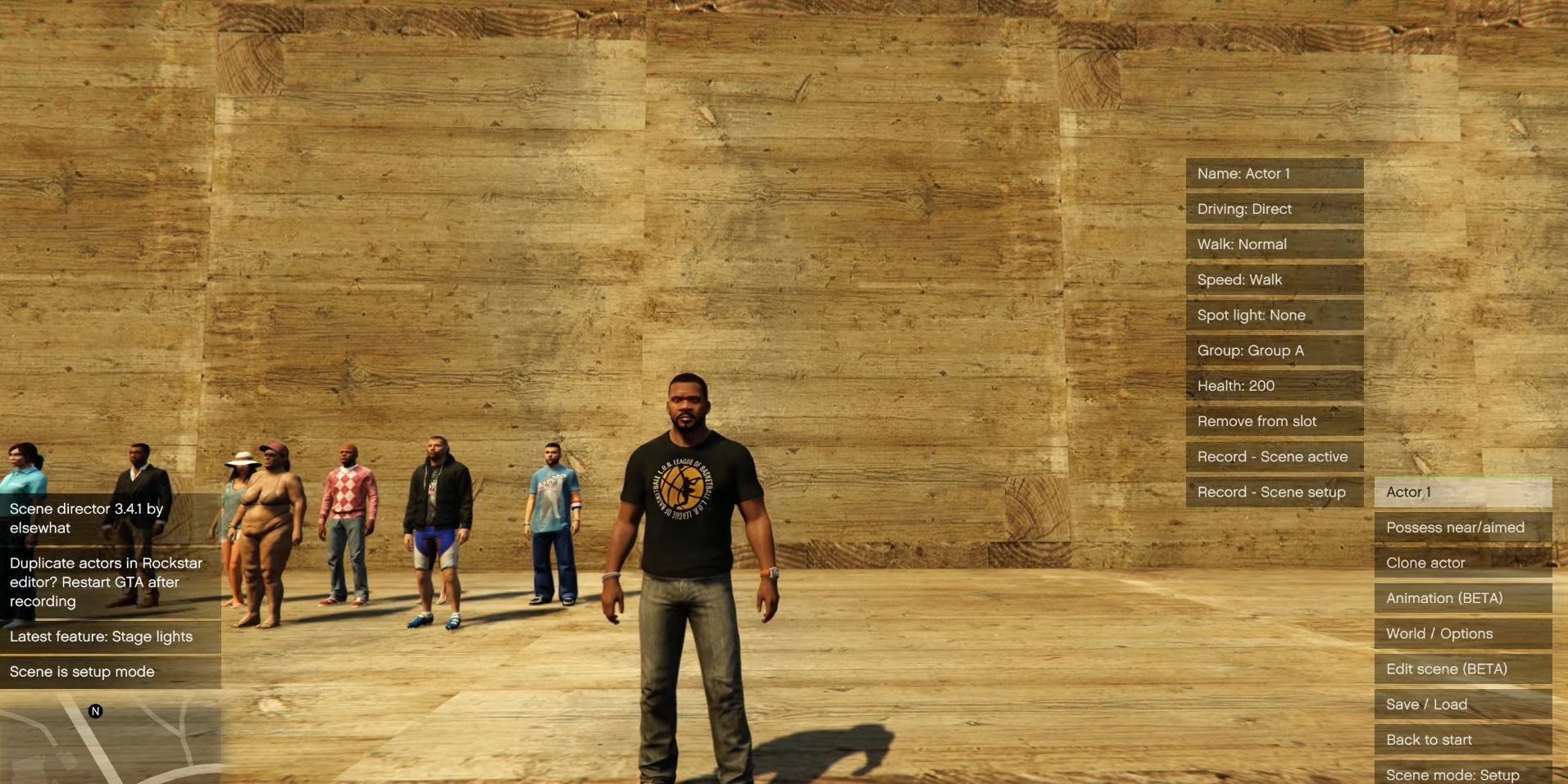The width and height of the screenshot is (1568, 784).
Task: Choose Record - Scene active
Action: pos(1275,456)
